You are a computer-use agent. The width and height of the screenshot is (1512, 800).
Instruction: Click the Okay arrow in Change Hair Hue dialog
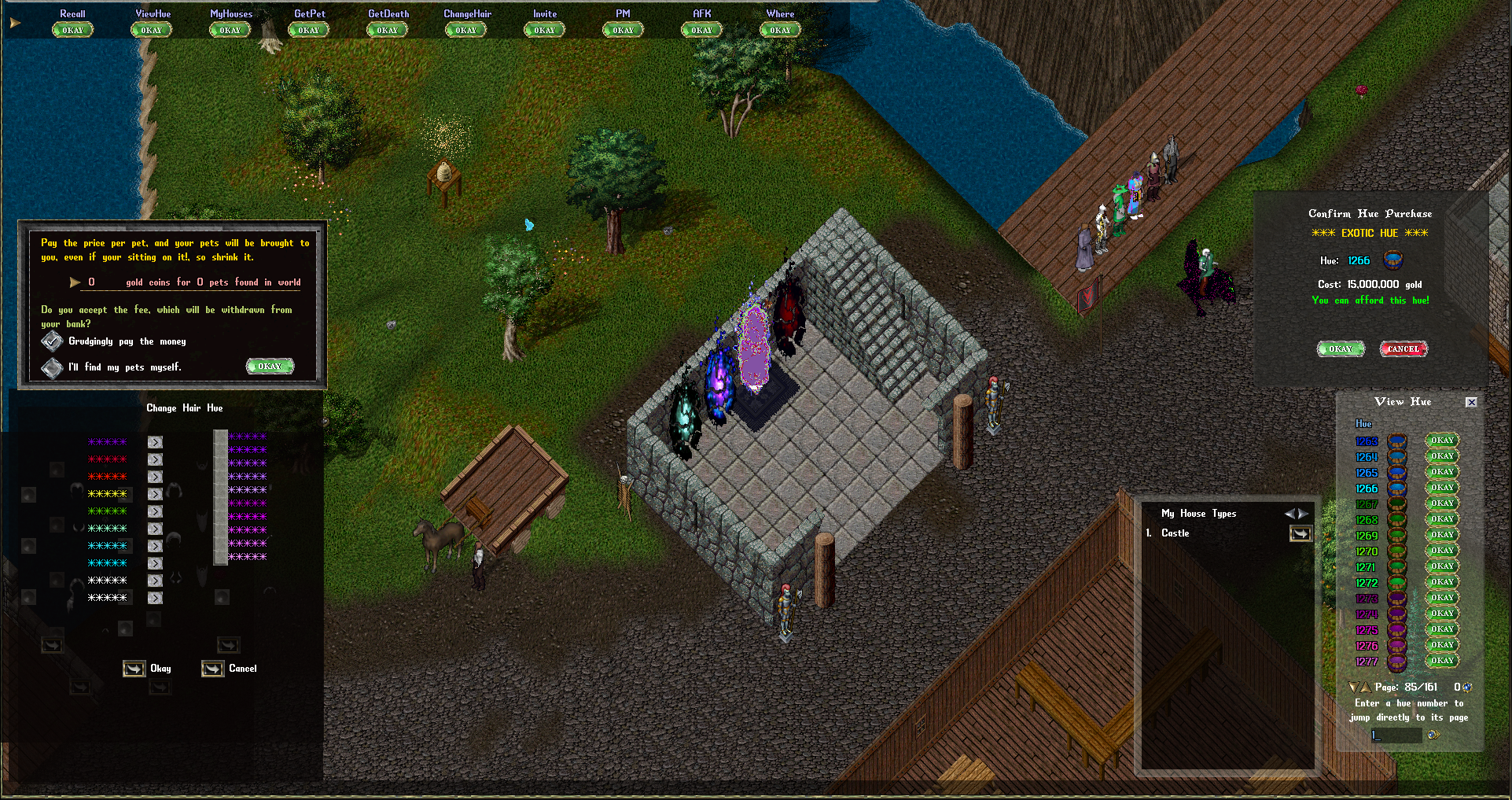tap(134, 668)
